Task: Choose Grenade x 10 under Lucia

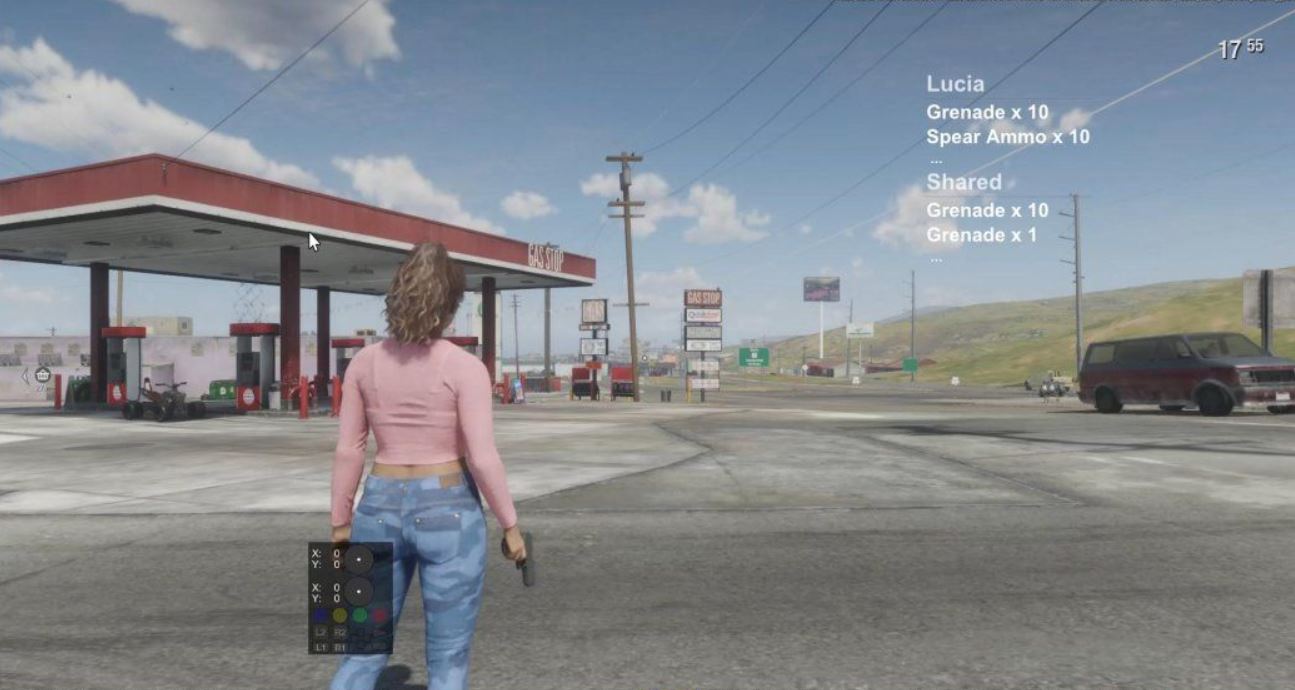Action: point(987,112)
